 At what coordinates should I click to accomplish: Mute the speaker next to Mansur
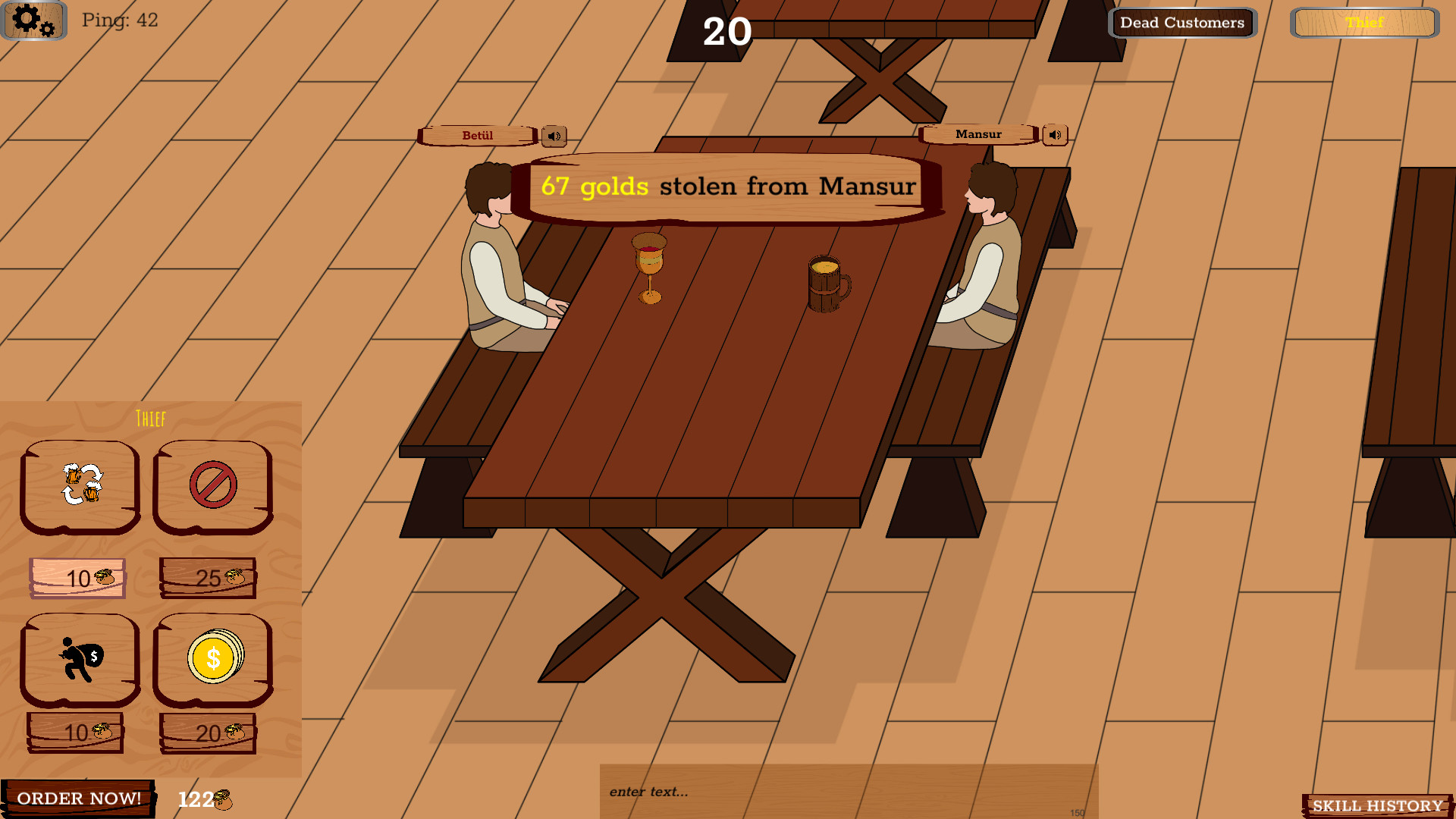pos(1053,134)
